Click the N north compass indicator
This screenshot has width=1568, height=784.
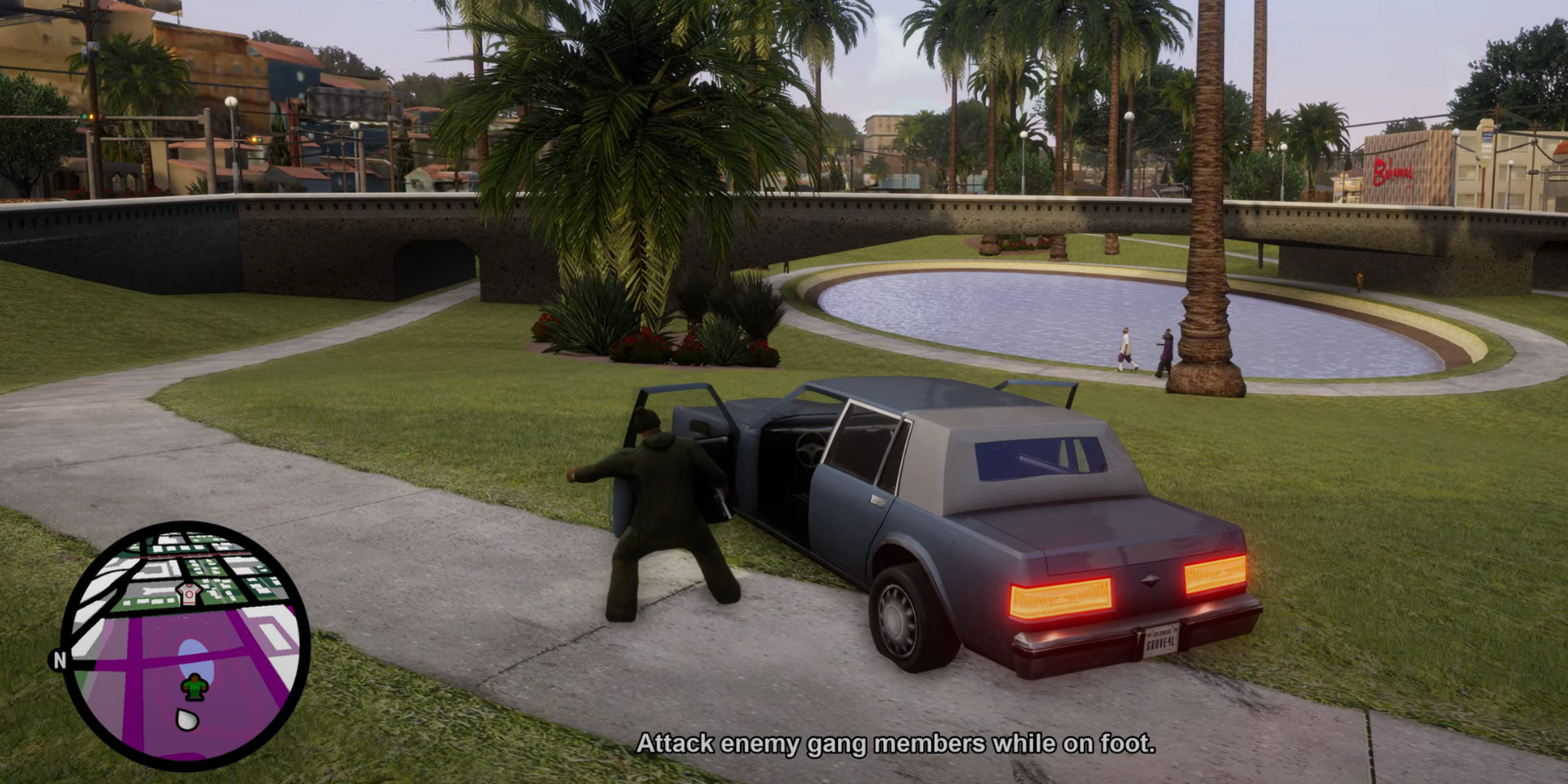pos(60,661)
